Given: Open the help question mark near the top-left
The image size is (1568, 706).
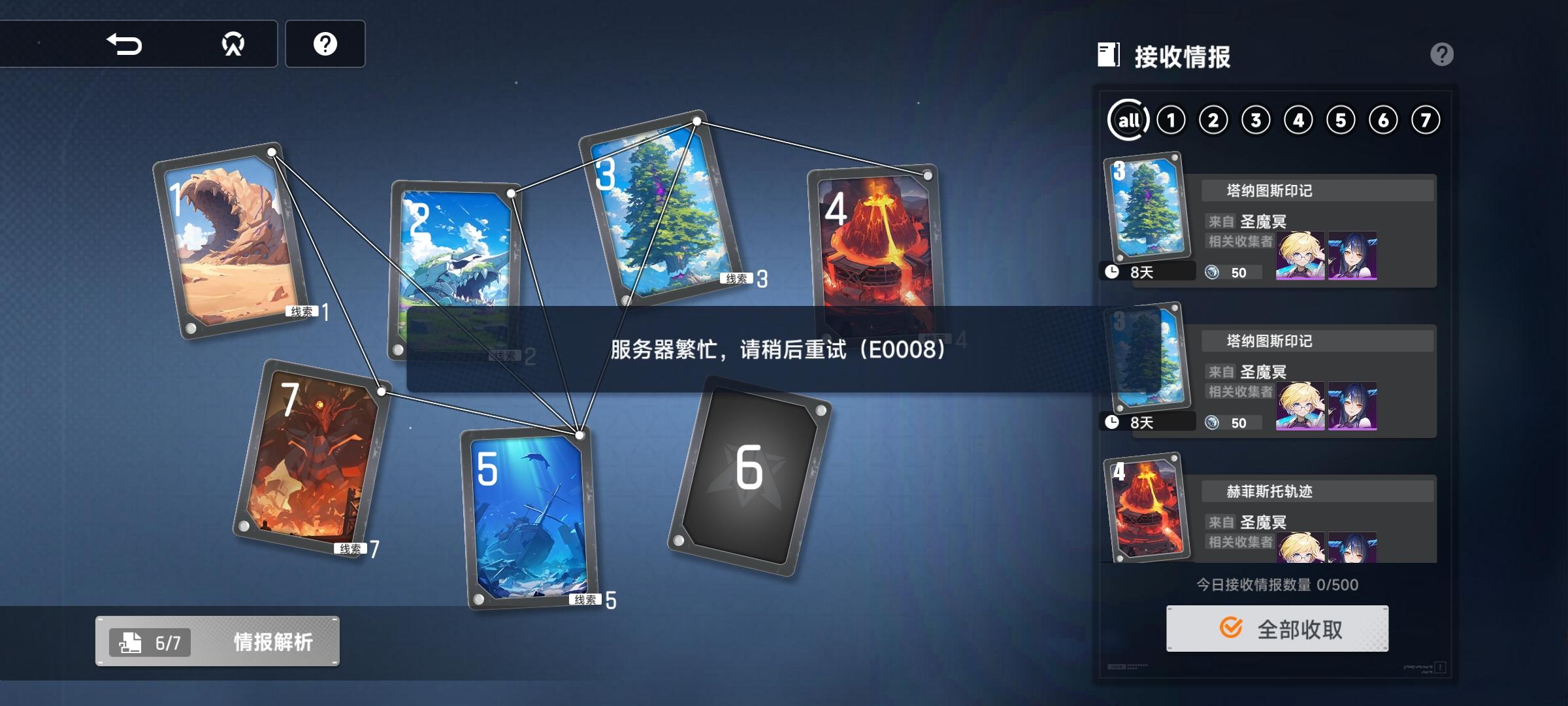Looking at the screenshot, I should [x=325, y=44].
